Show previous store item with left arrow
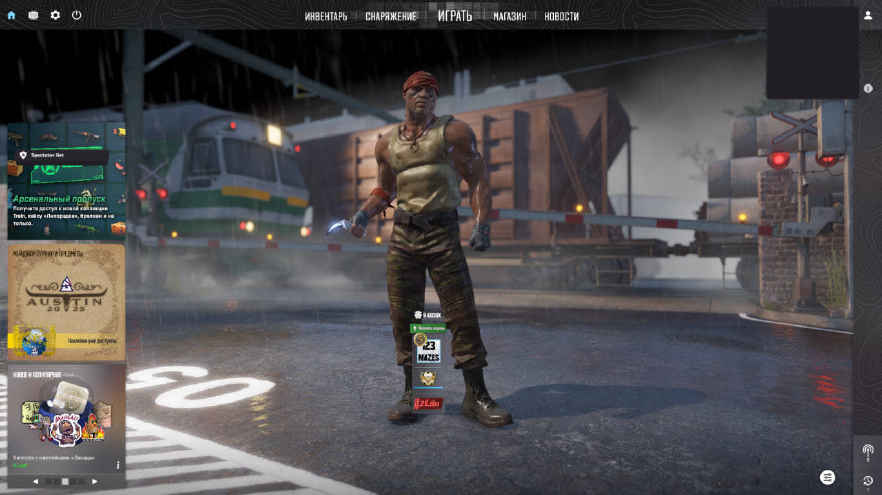882x495 pixels. (37, 481)
